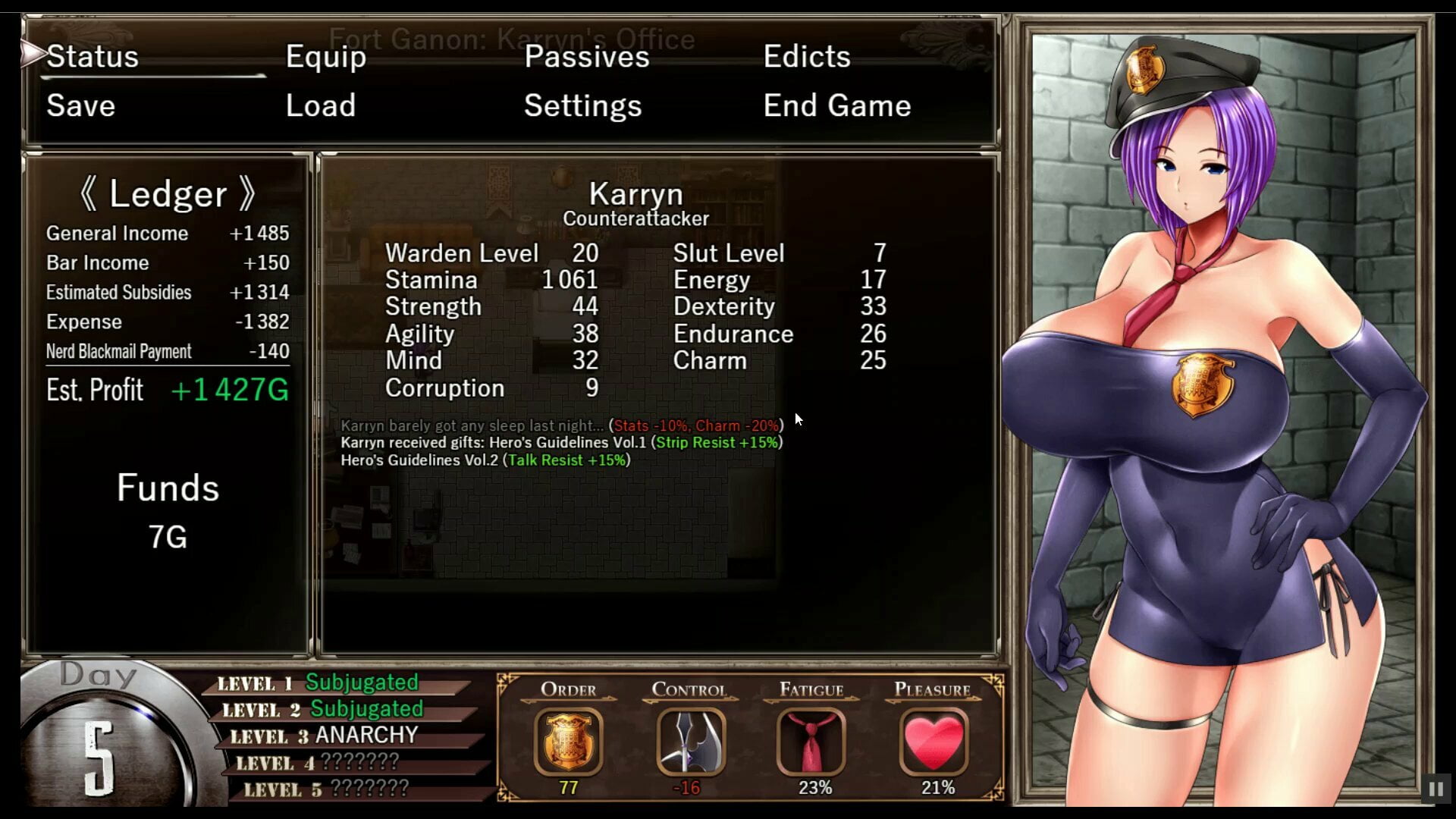Click the Ledger right arrow

[247, 194]
